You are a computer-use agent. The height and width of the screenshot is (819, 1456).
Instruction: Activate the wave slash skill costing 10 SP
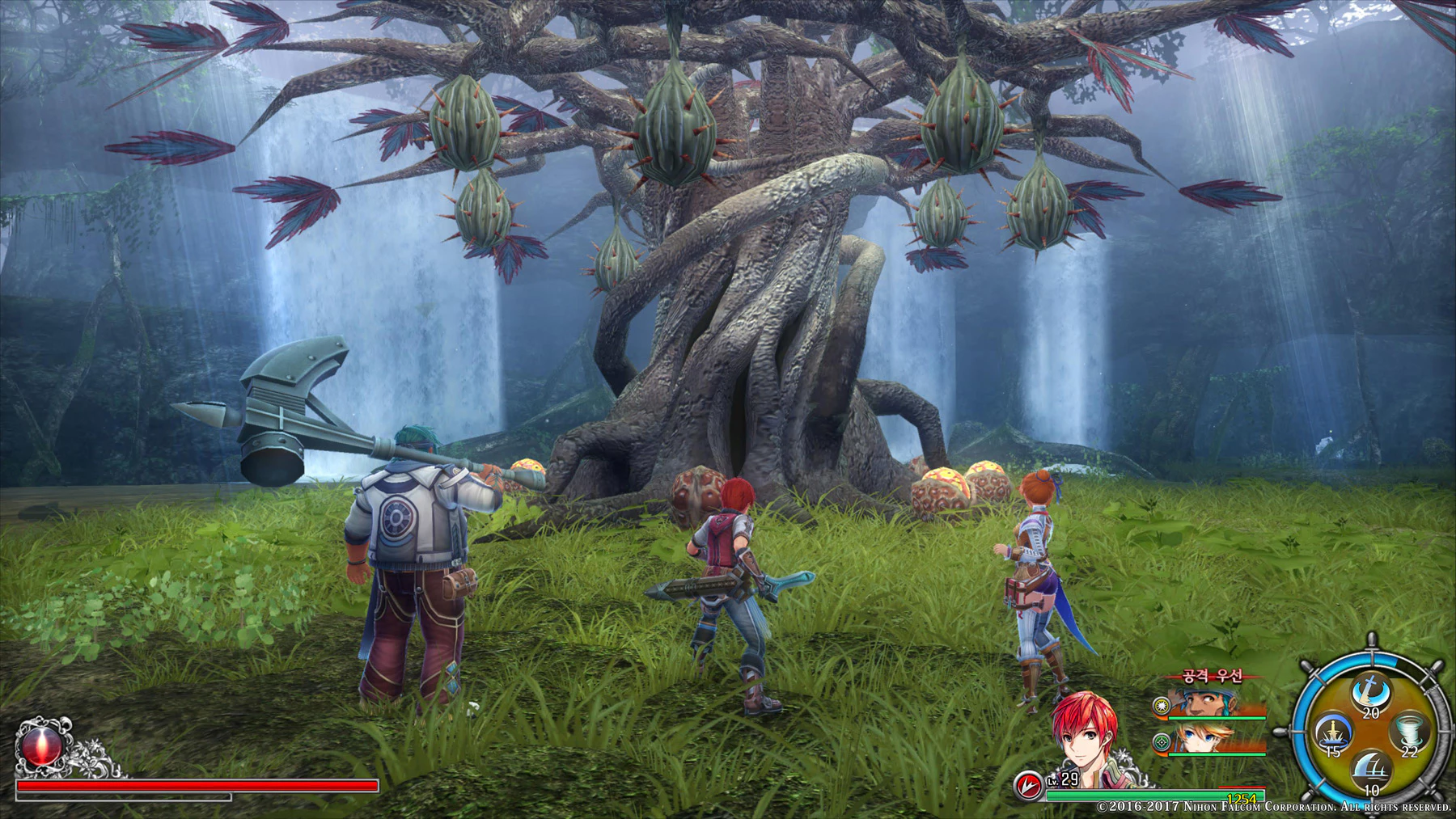pyautogui.click(x=1370, y=770)
